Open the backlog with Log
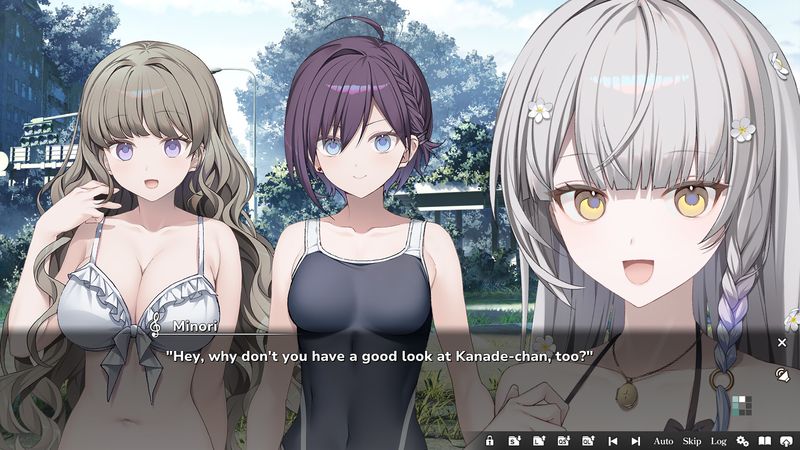 coord(718,441)
